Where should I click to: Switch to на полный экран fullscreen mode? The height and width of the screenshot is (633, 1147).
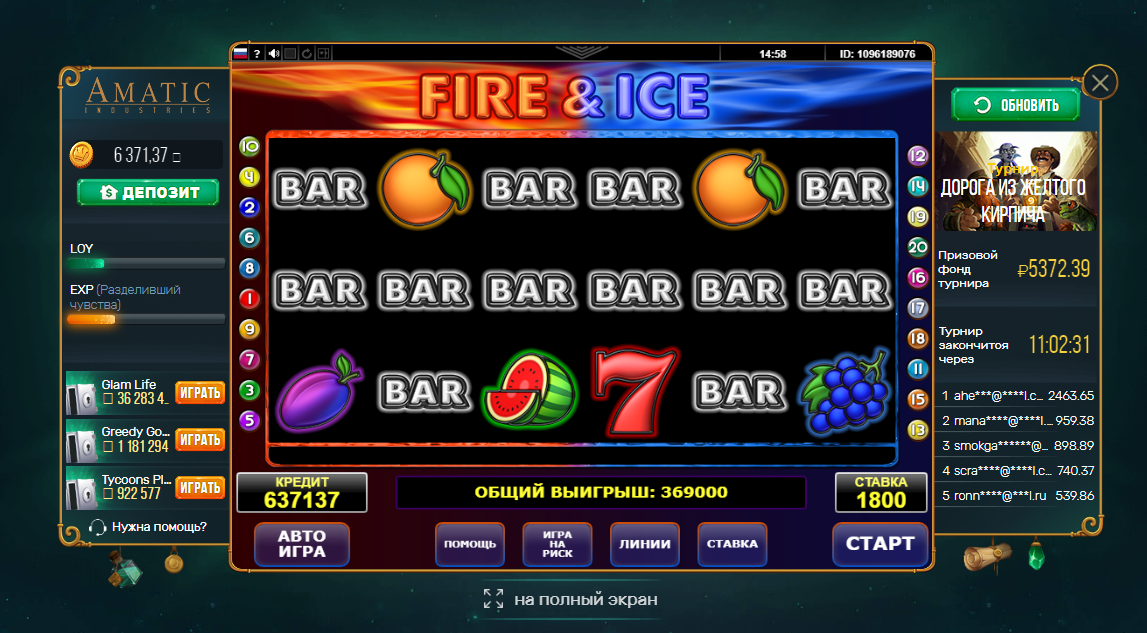coord(572,599)
